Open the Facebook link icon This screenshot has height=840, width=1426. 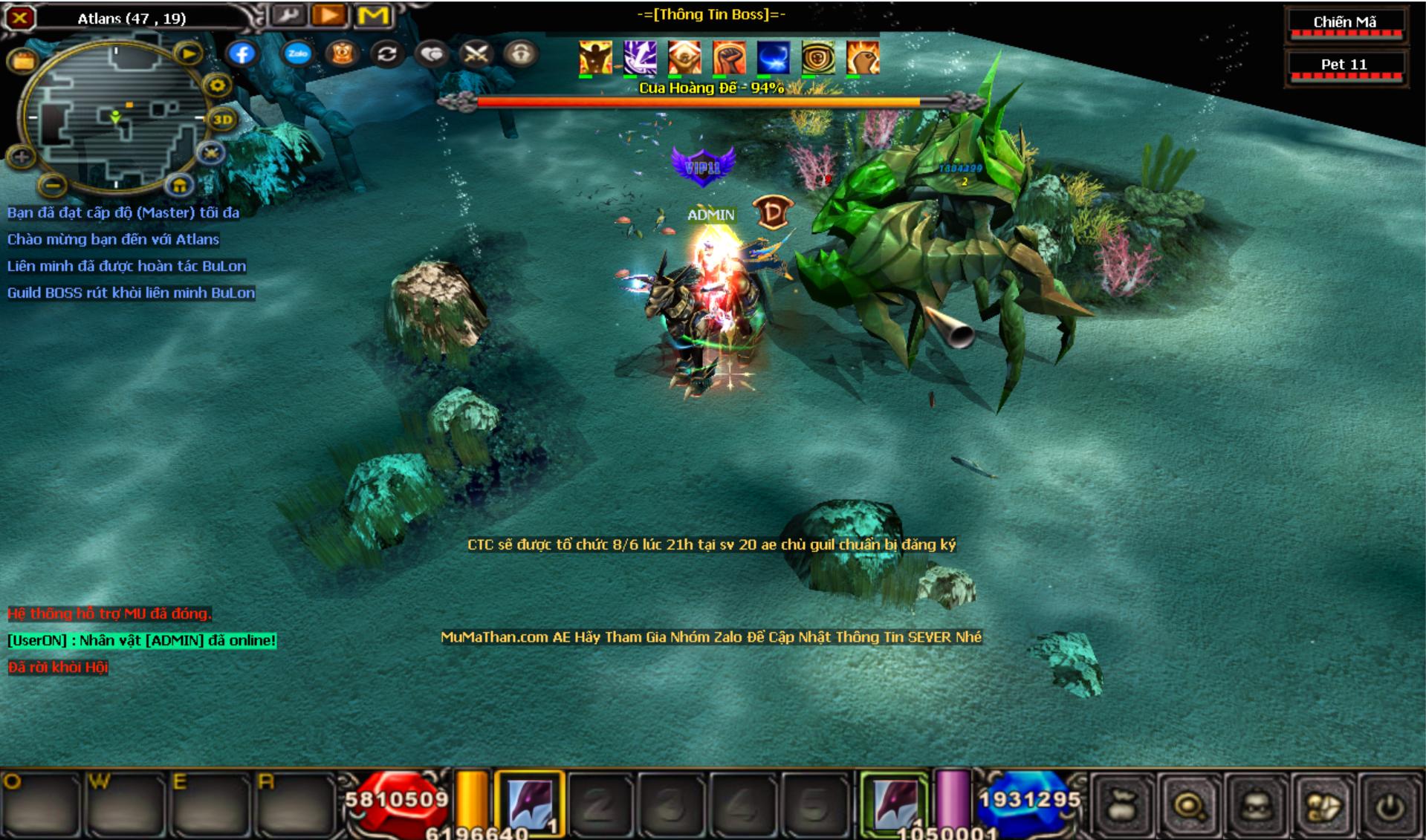pos(242,53)
